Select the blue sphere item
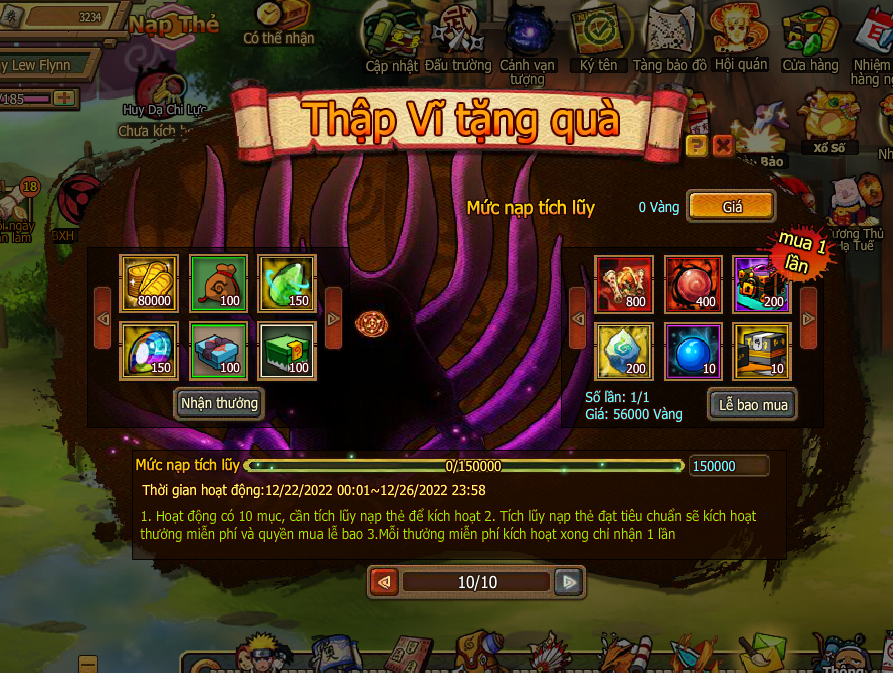Screen dimensions: 893x673 693,351
